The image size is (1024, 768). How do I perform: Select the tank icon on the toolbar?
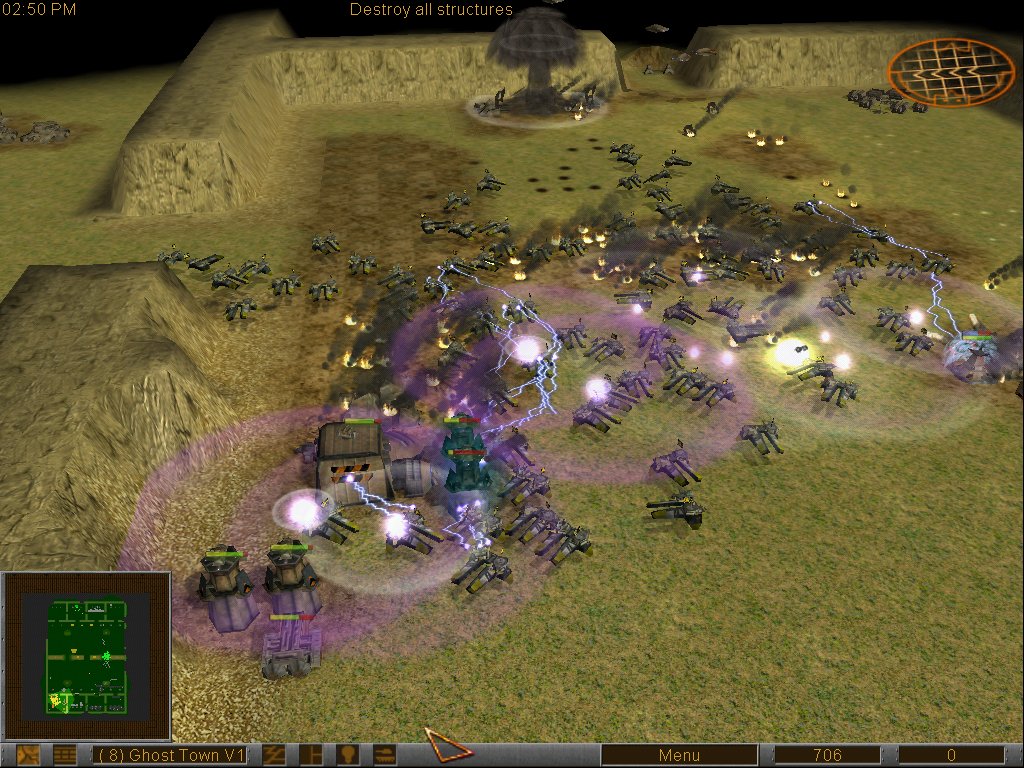tap(383, 755)
